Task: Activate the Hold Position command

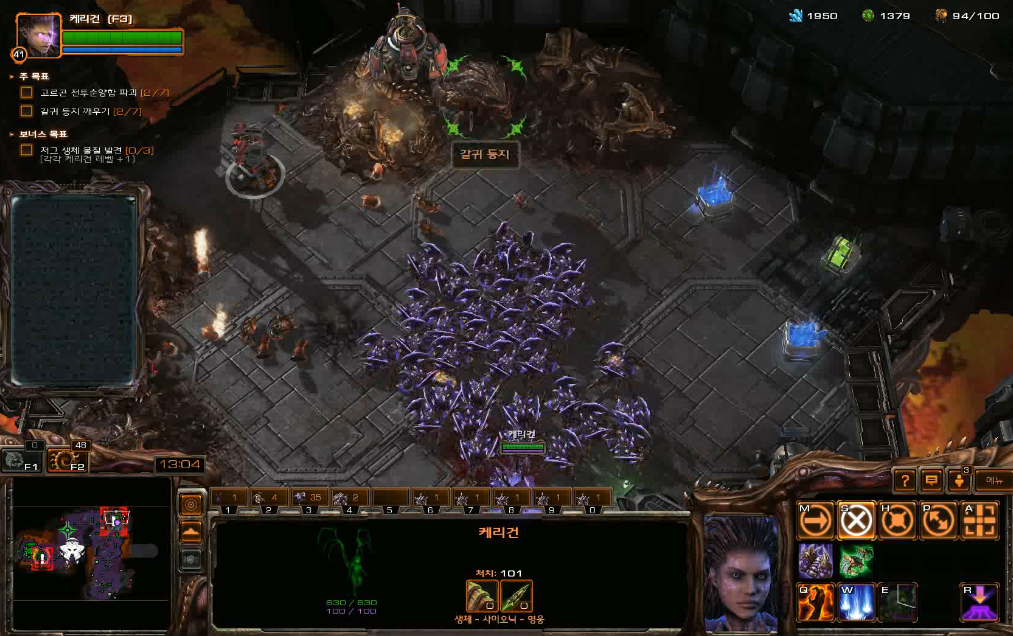Action: point(898,521)
